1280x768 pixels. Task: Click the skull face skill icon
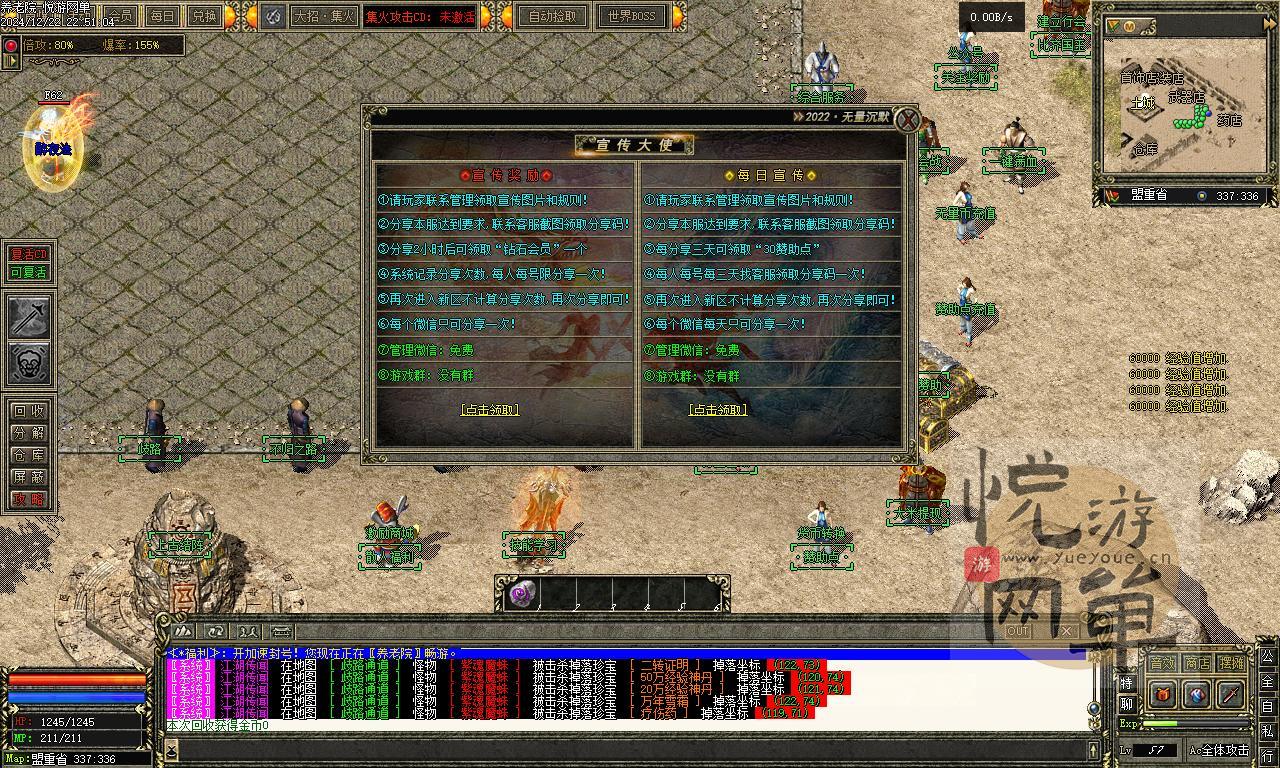(29, 363)
